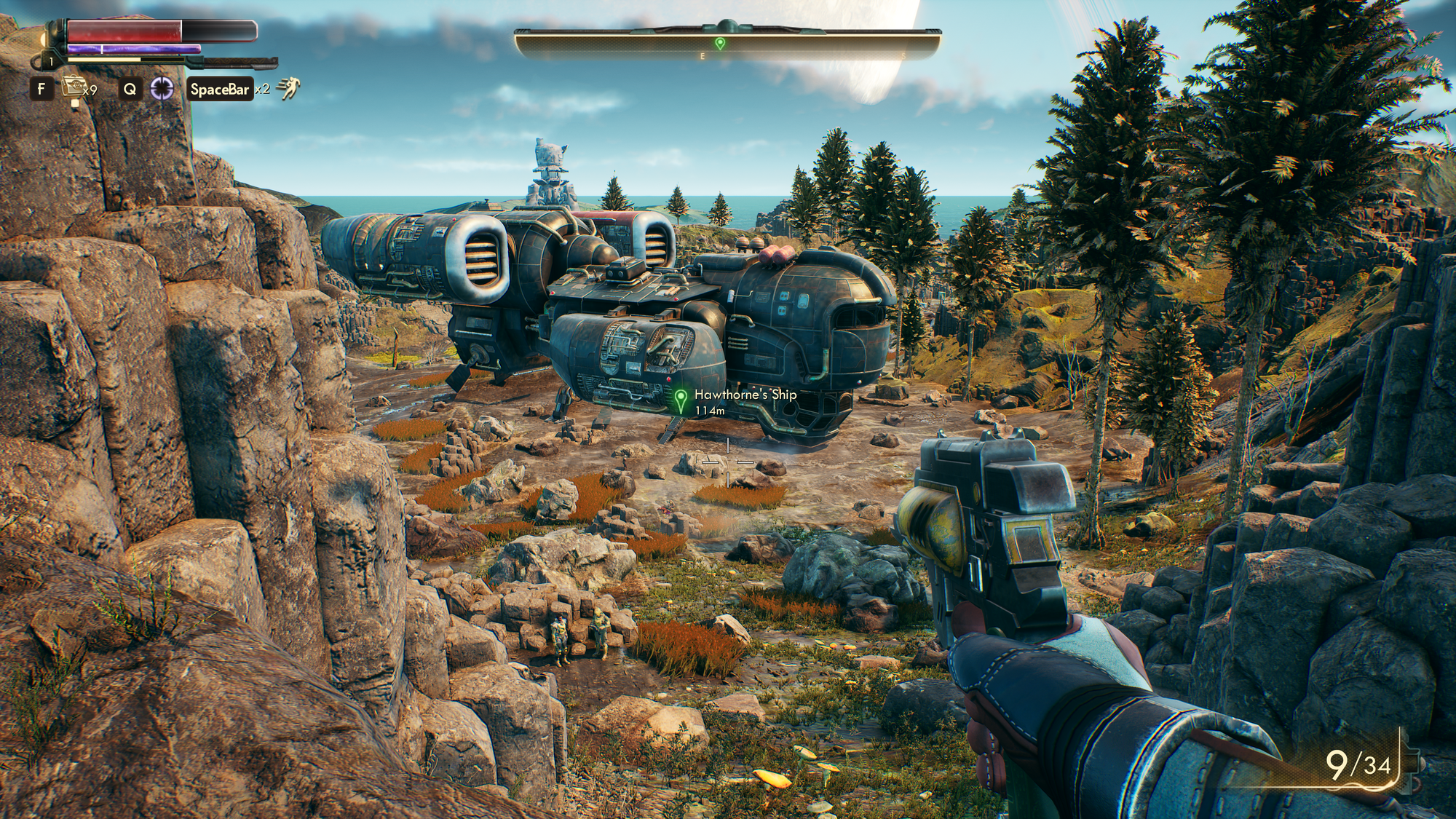Activate the Tactical Time Dilation icon
1456x819 pixels.
tap(162, 89)
